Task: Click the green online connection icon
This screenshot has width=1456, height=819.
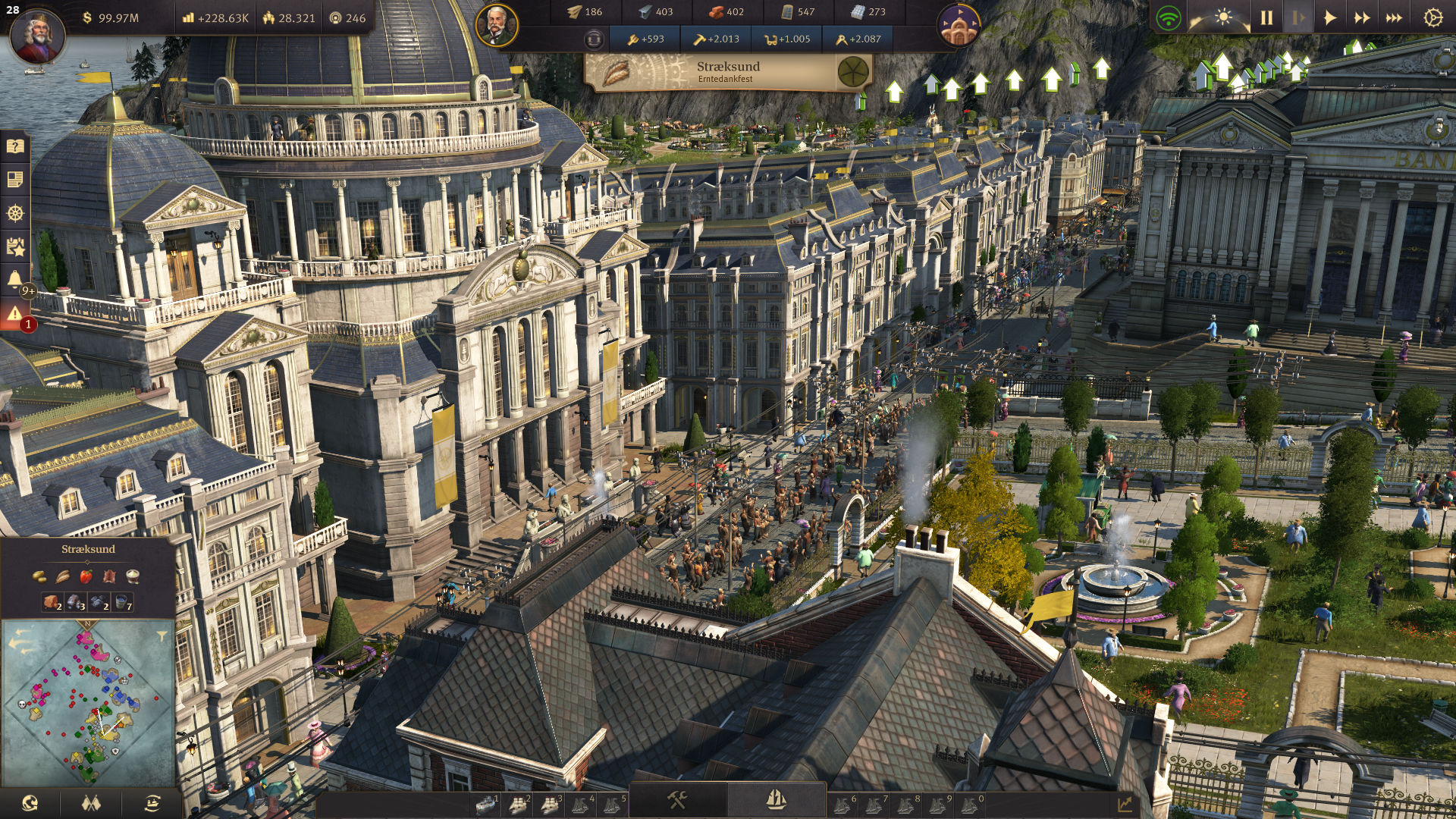Action: click(1168, 17)
